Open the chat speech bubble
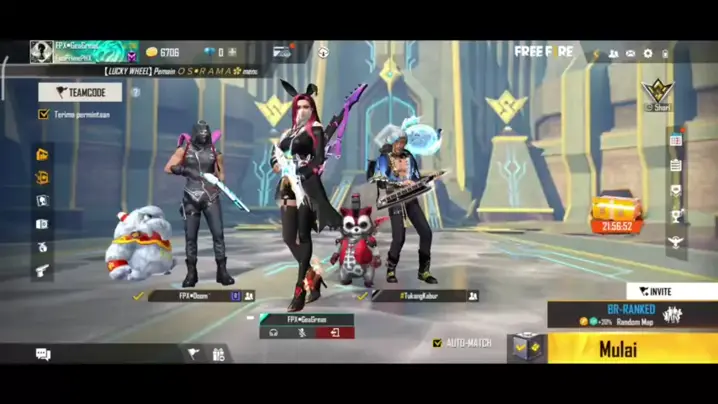 43,354
